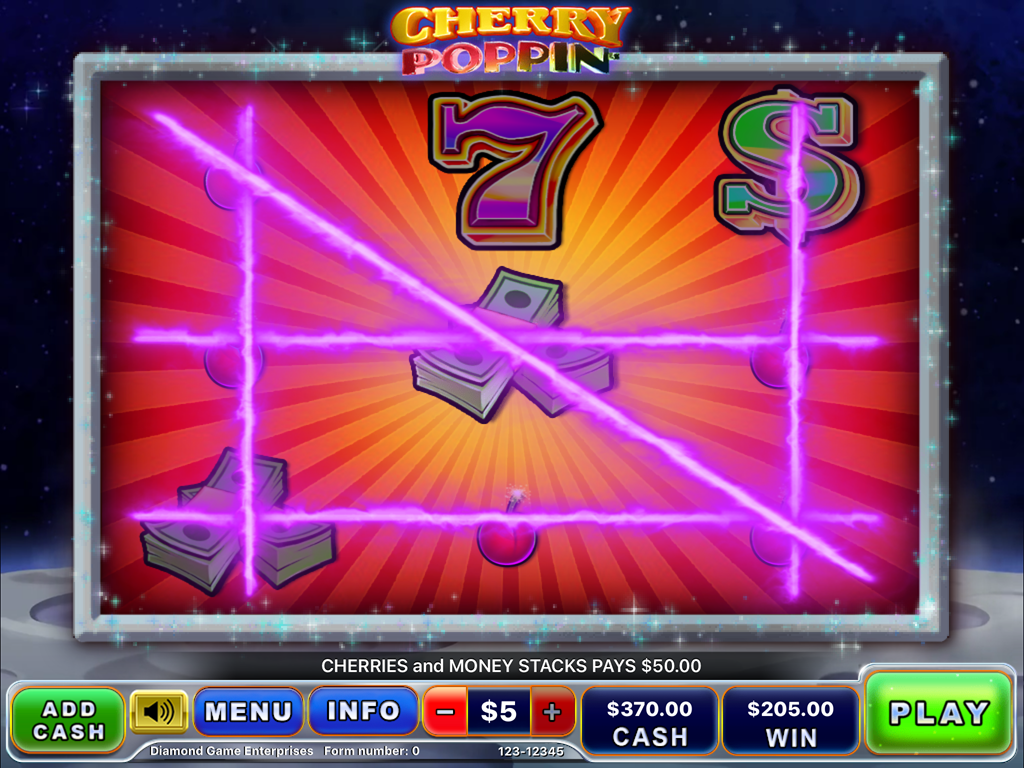This screenshot has height=768, width=1024.
Task: Toggle the yellow speaker sound button
Action: (158, 712)
